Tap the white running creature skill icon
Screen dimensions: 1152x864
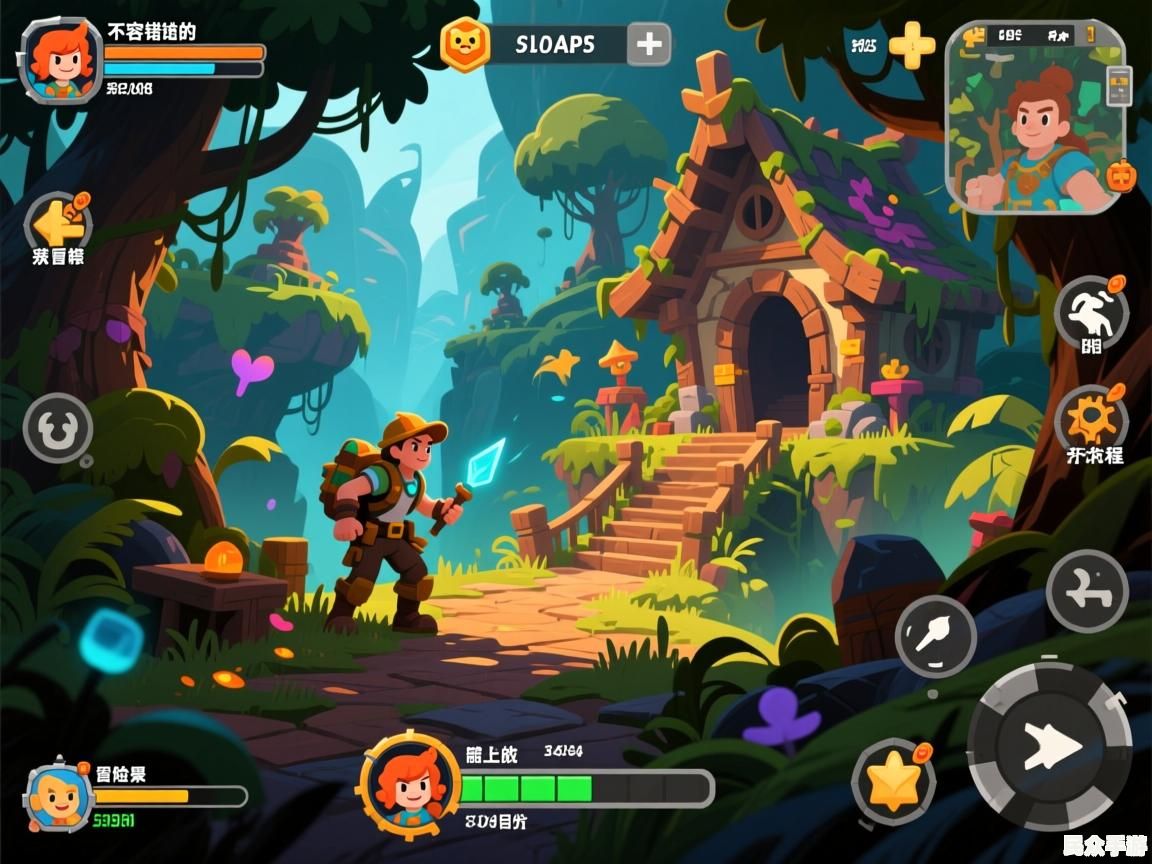(1090, 311)
